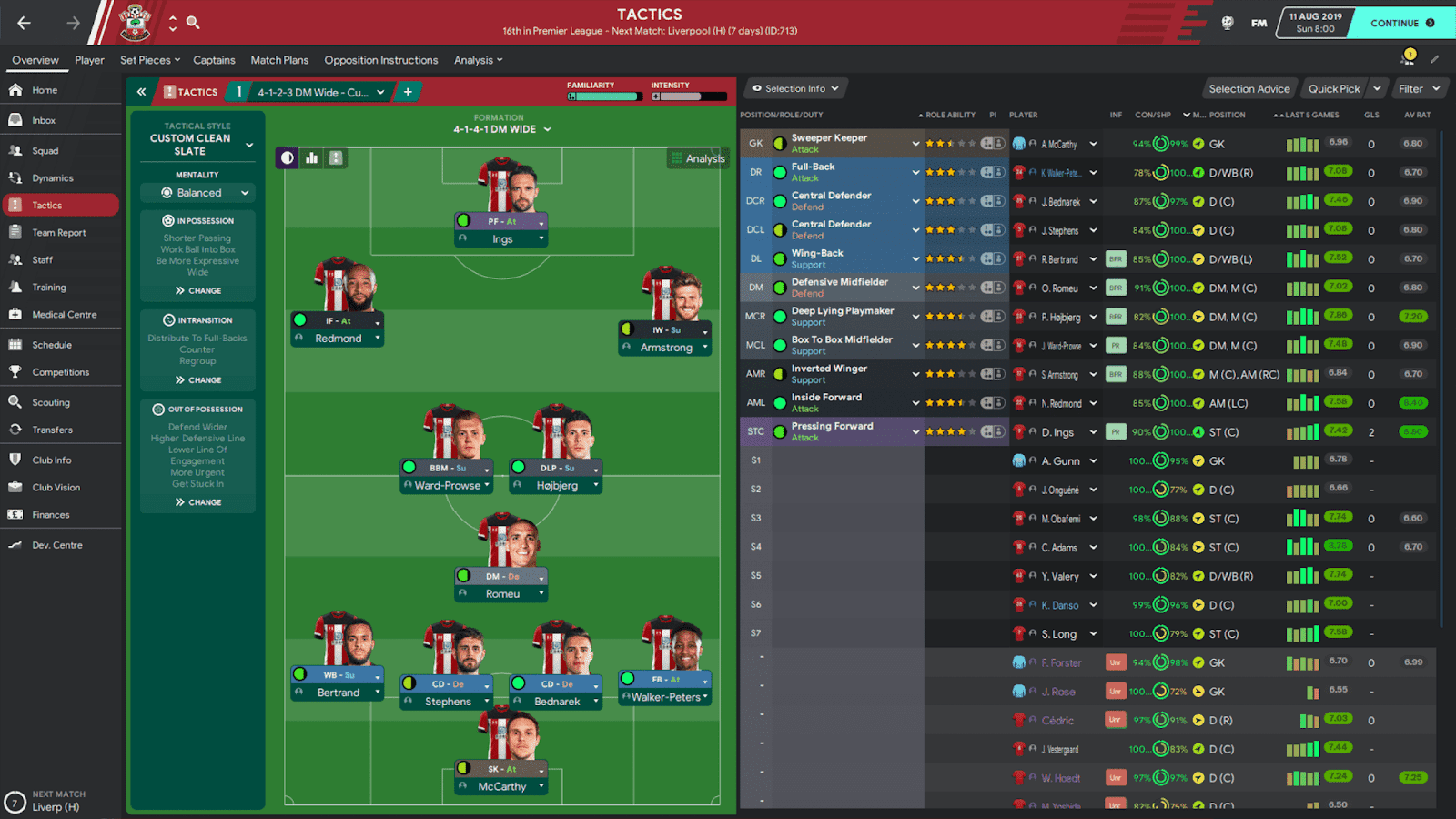The image size is (1456, 819).
Task: Click the Selection Advice button
Action: click(x=1249, y=88)
